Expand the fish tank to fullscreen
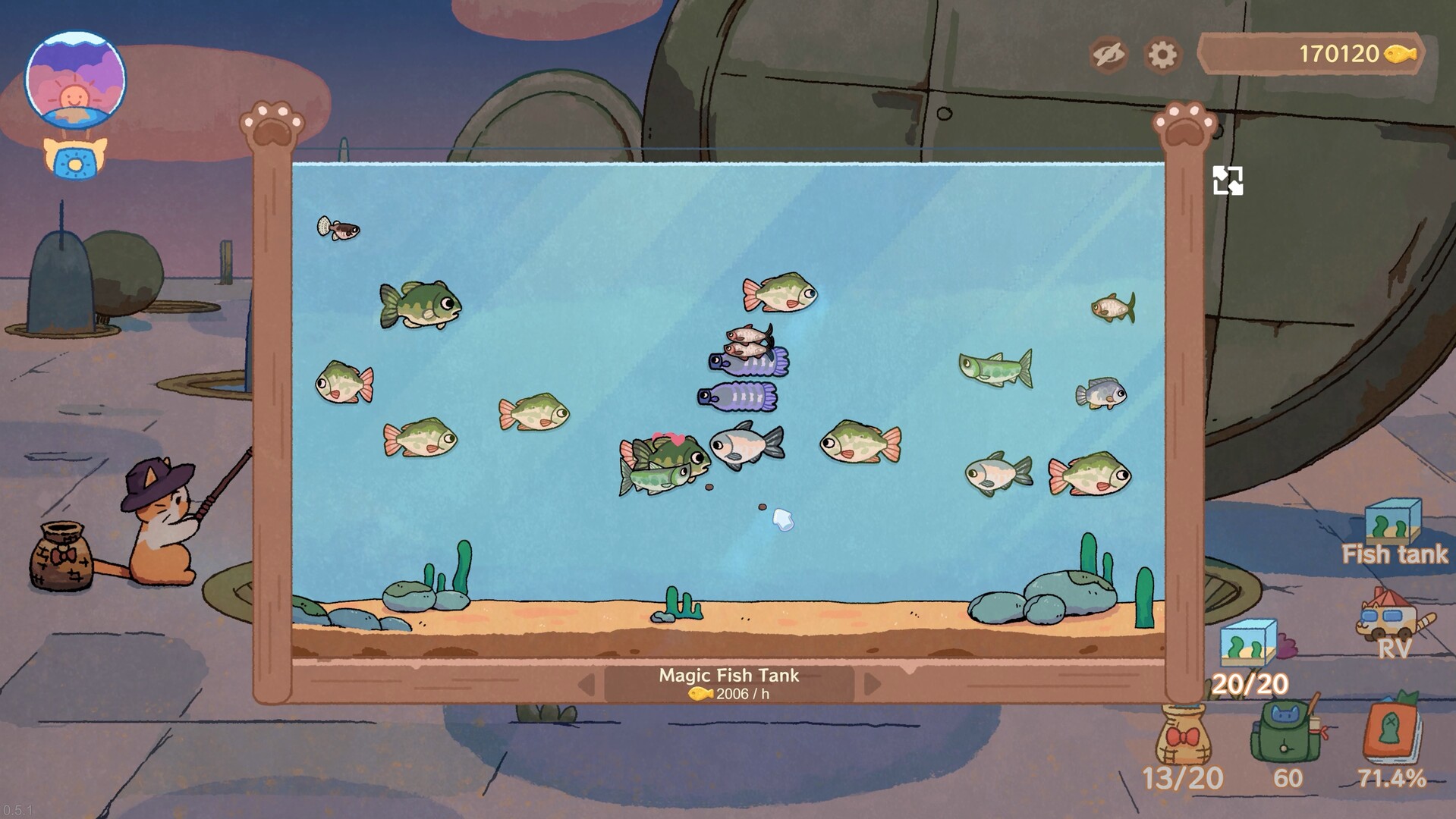 click(x=1227, y=180)
